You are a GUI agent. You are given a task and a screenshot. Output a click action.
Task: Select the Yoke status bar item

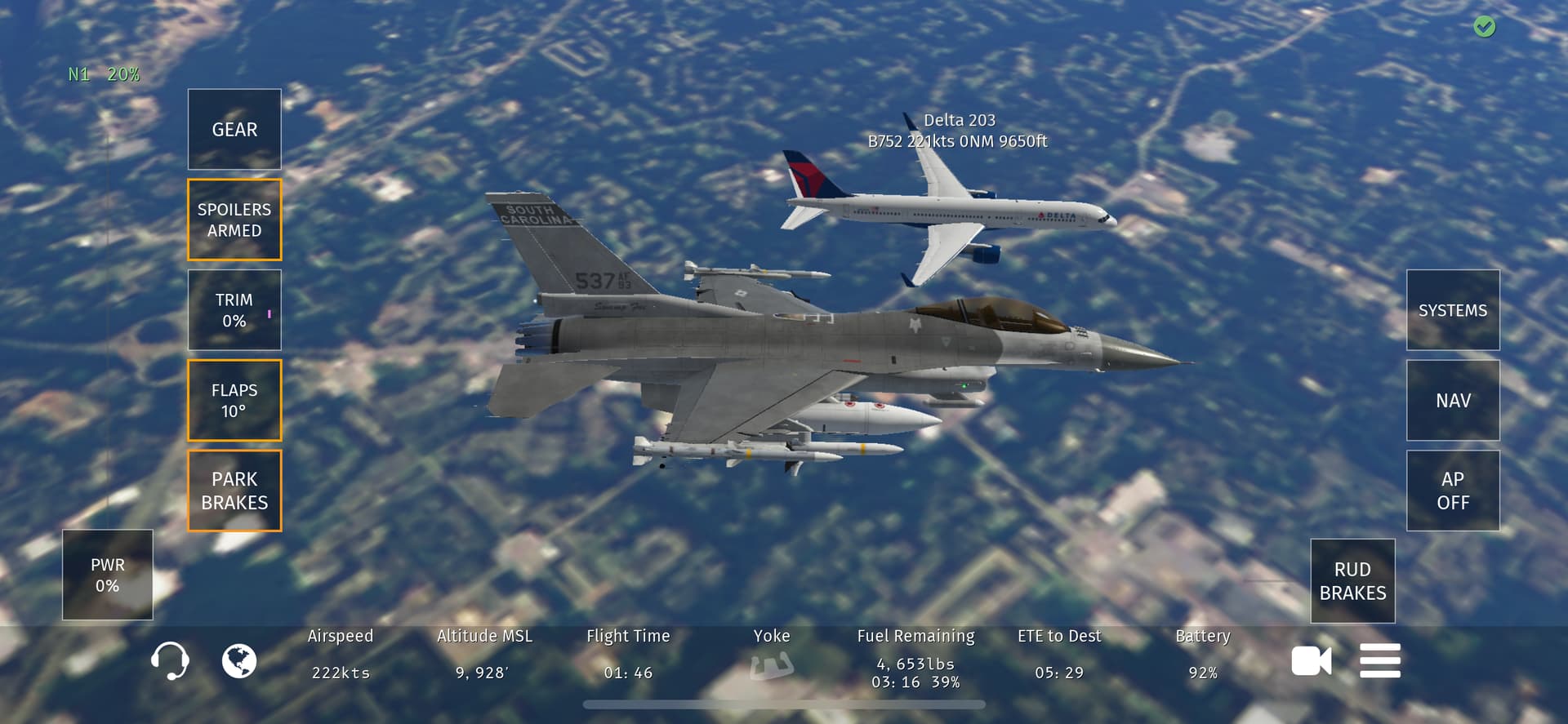[x=772, y=655]
